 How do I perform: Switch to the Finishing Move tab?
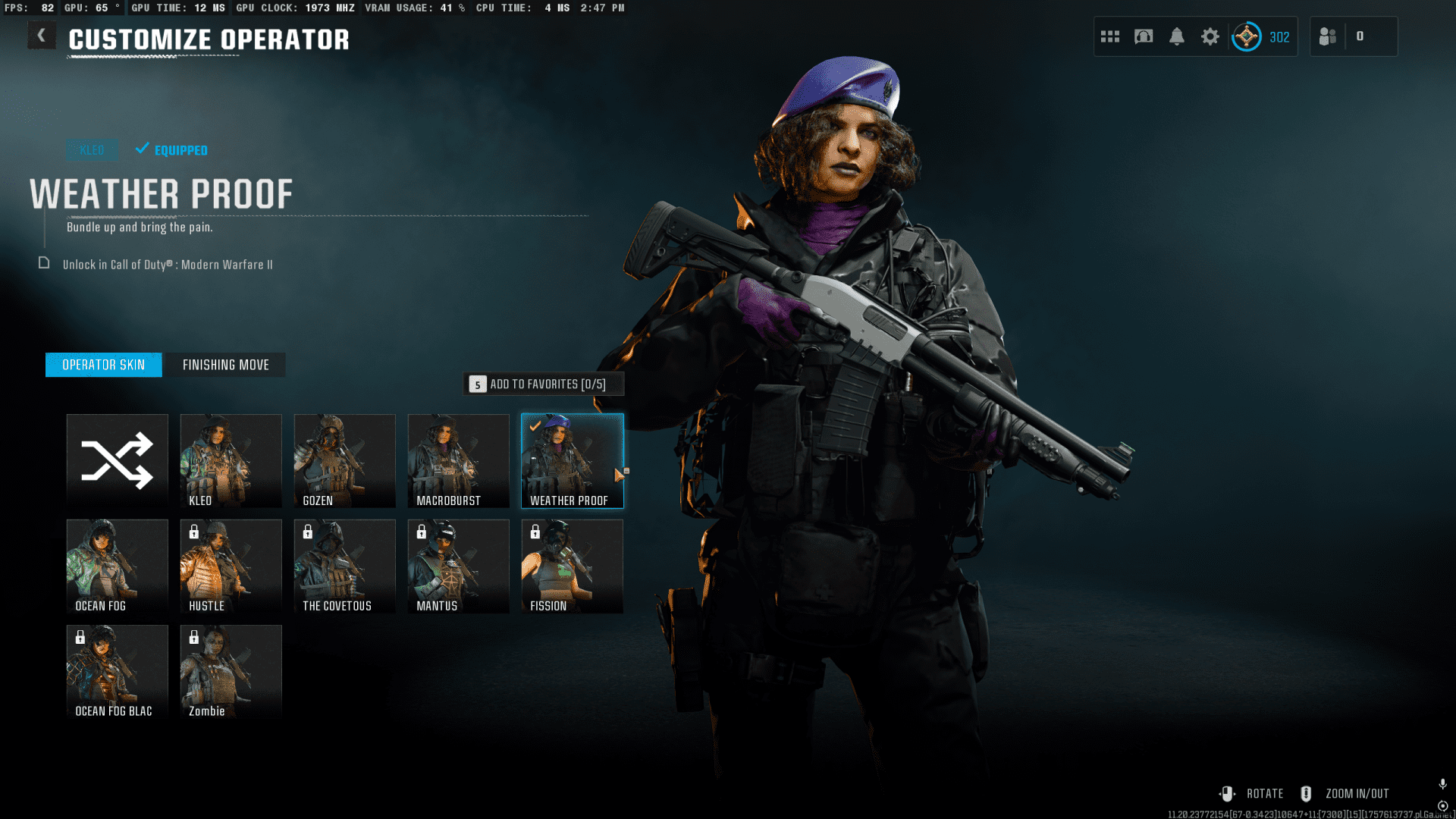click(225, 365)
